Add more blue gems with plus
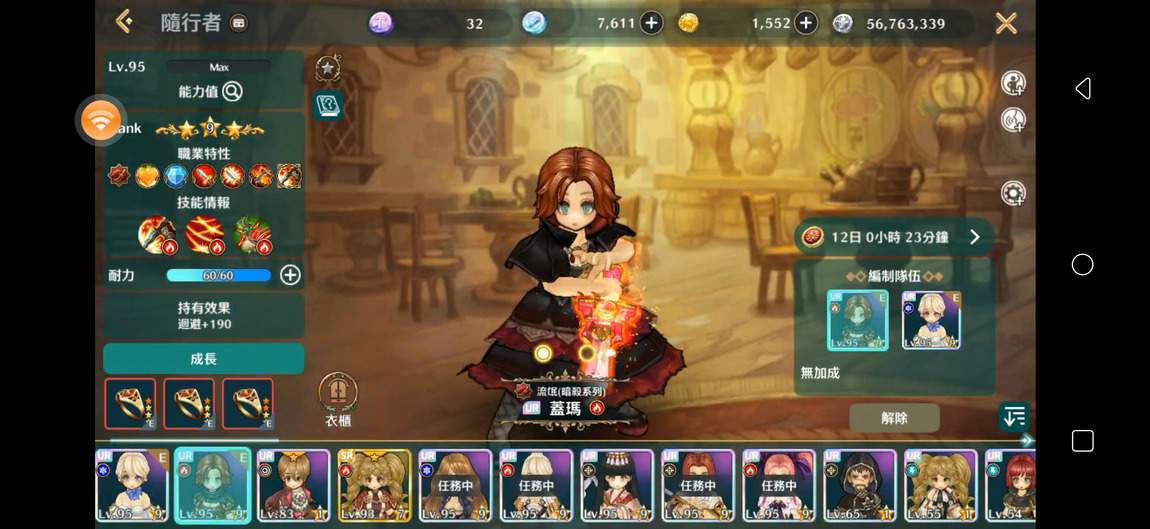 [651, 23]
